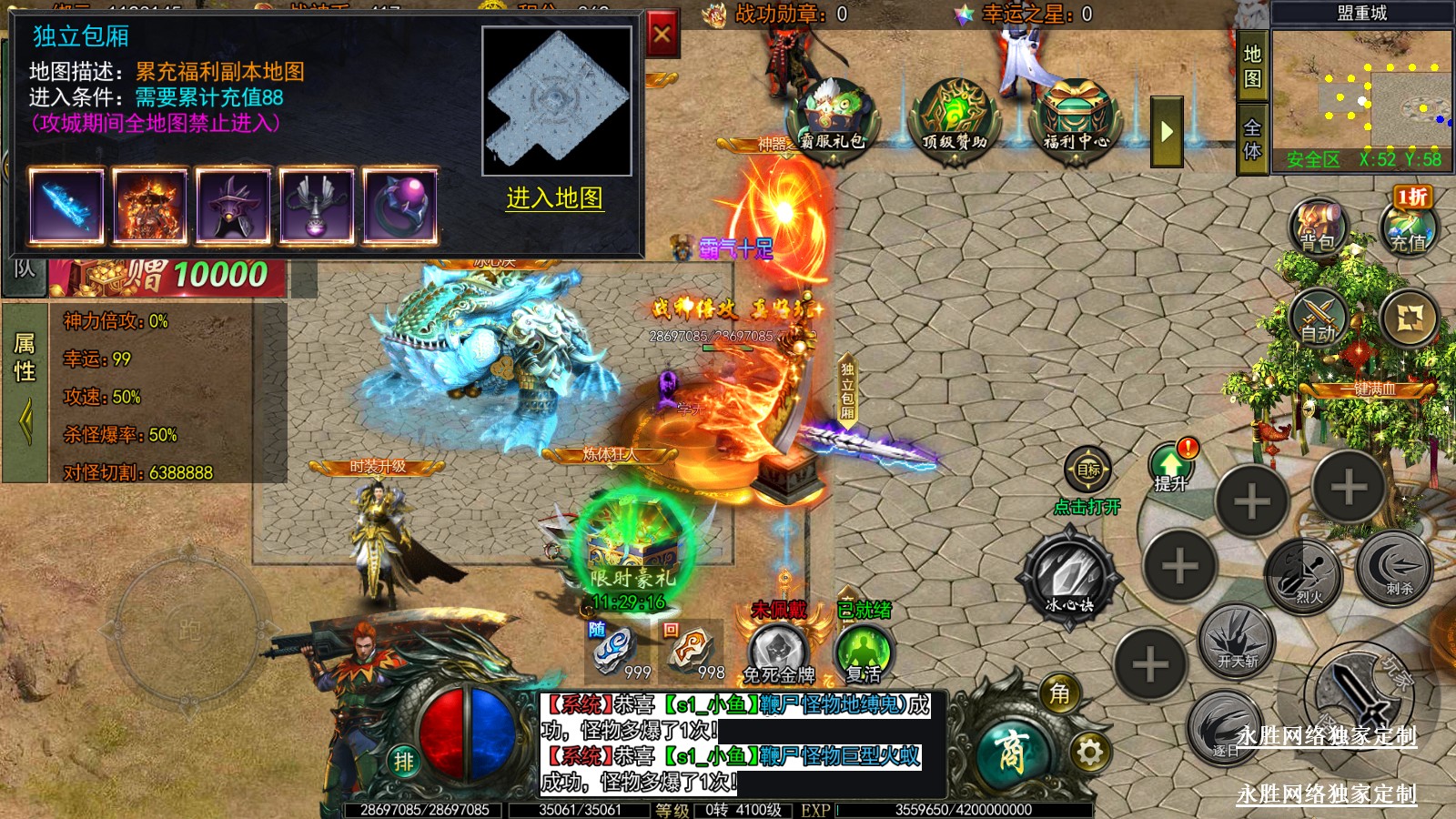The width and height of the screenshot is (1456, 819).
Task: Click the 提升 upgrade arrow icon
Action: [x=1170, y=466]
